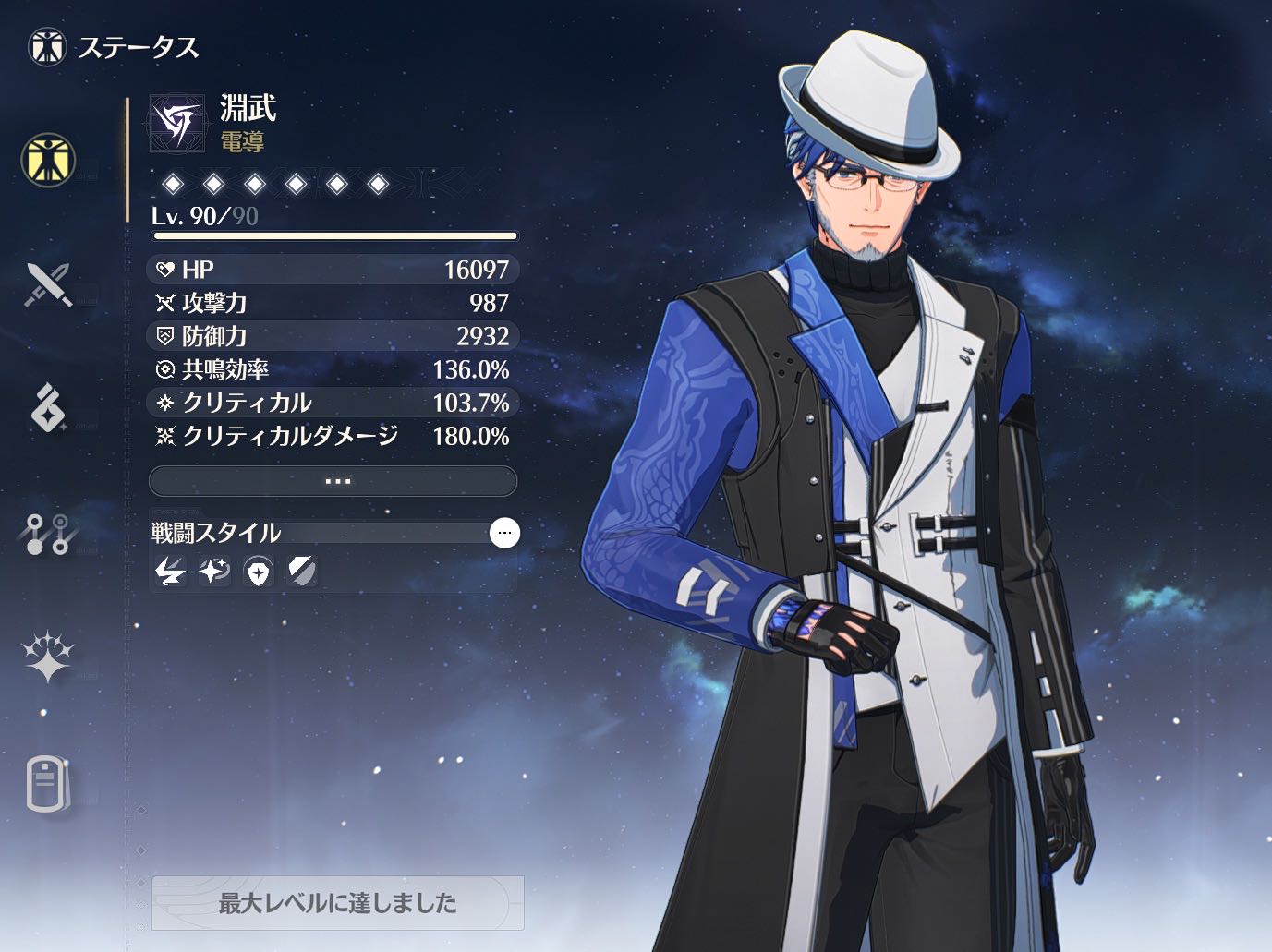Open the character profile document tab
Image resolution: width=1272 pixels, height=952 pixels.
48,785
